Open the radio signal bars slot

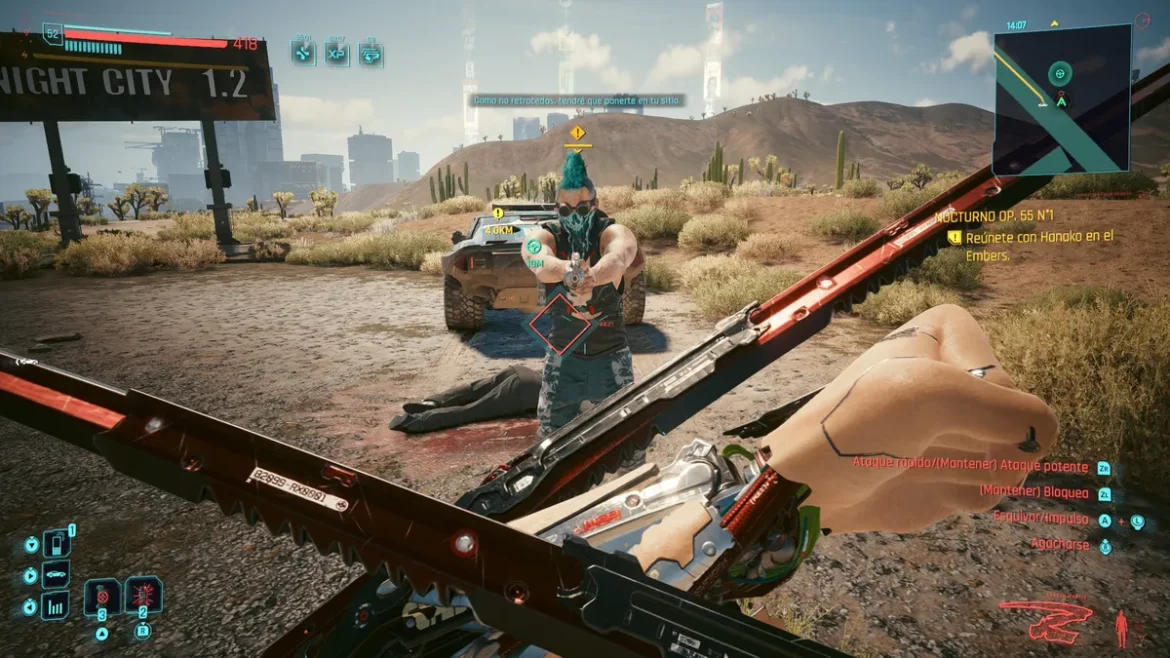[x=55, y=605]
